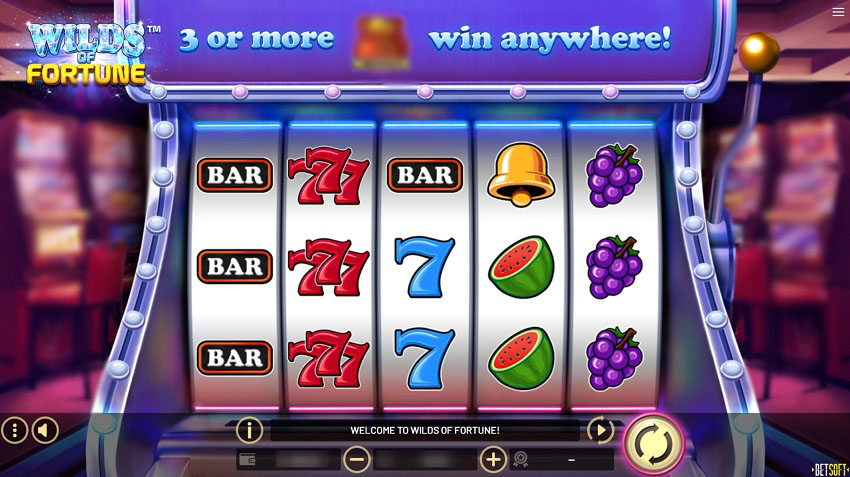This screenshot has width=850, height=477.
Task: Spin the reels with the round arrow button
Action: (654, 441)
